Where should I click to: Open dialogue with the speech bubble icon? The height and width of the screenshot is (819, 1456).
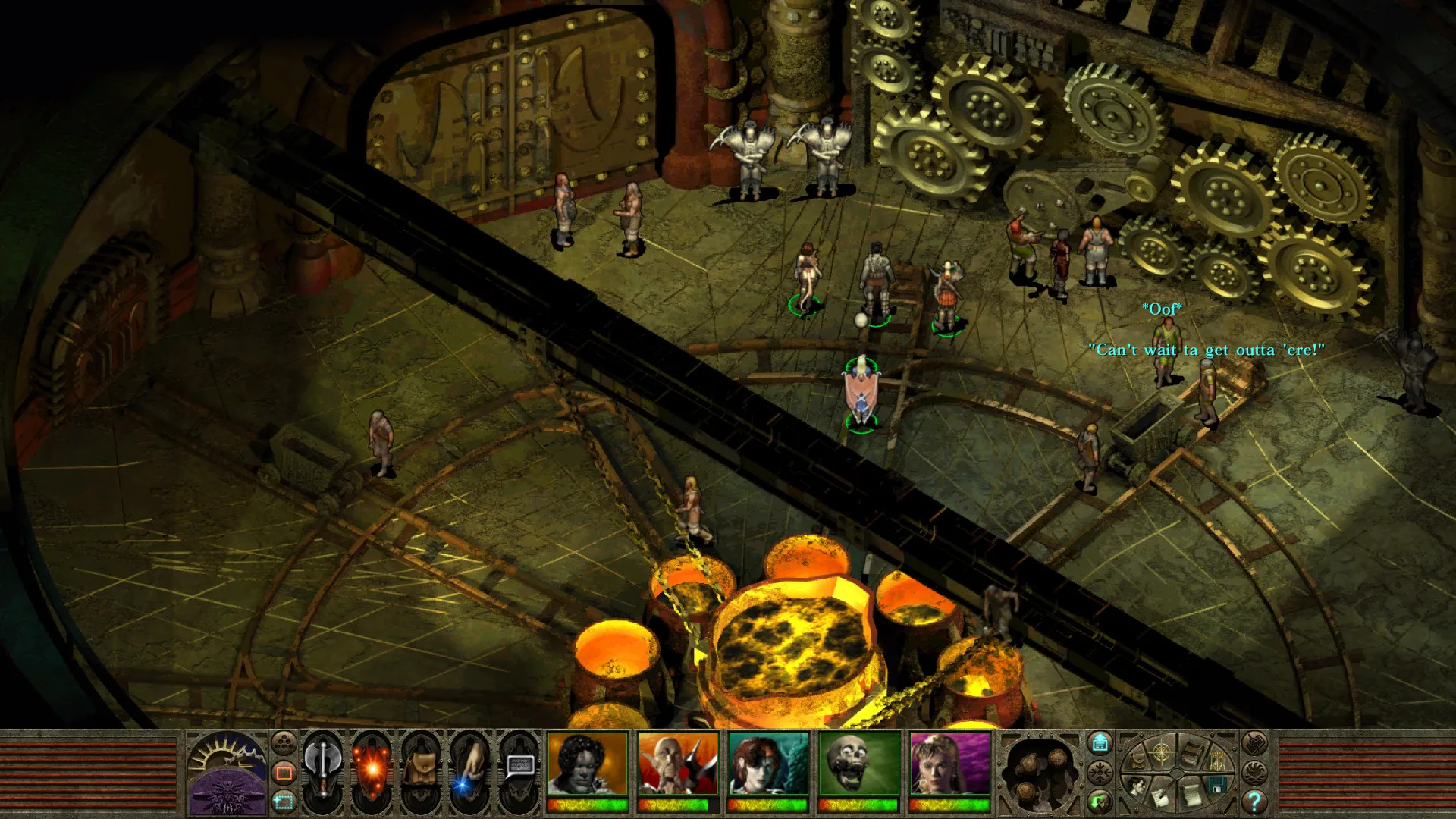coord(522,766)
